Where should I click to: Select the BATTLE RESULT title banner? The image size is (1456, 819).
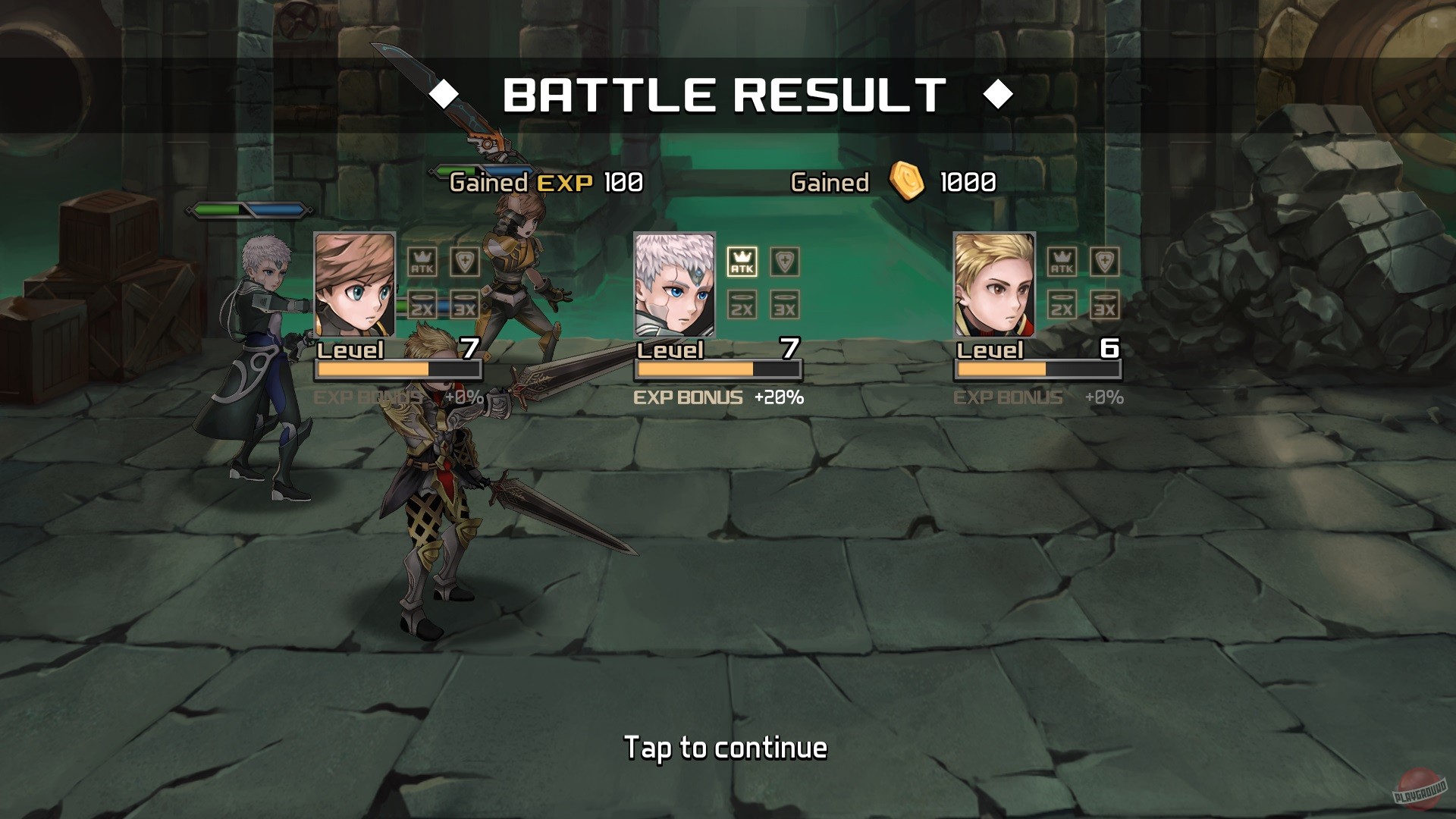point(723,93)
